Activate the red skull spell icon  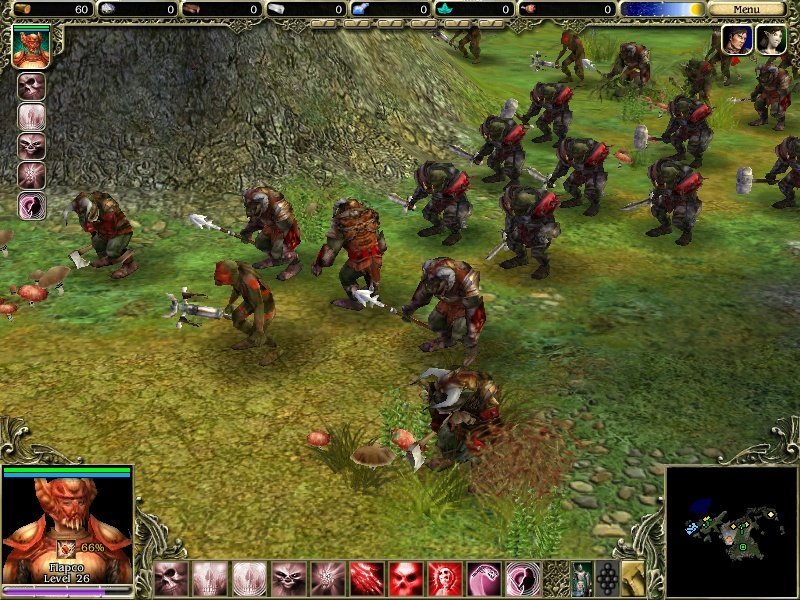pos(406,578)
